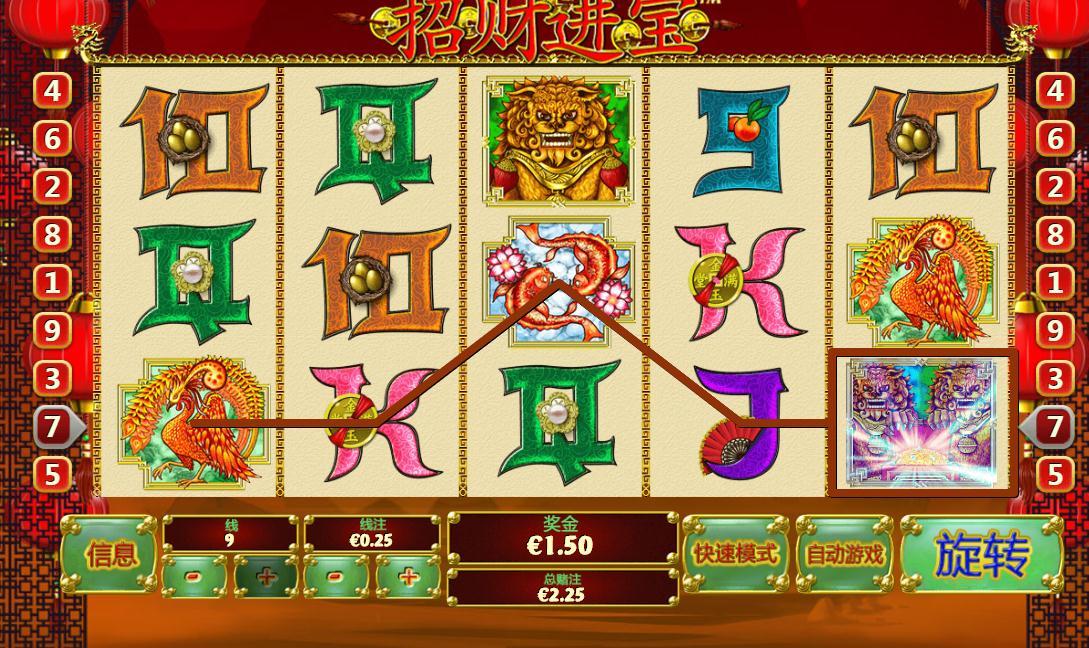Select payline 1 in the right column
Screen dimensions: 1089x648
tap(1054, 283)
